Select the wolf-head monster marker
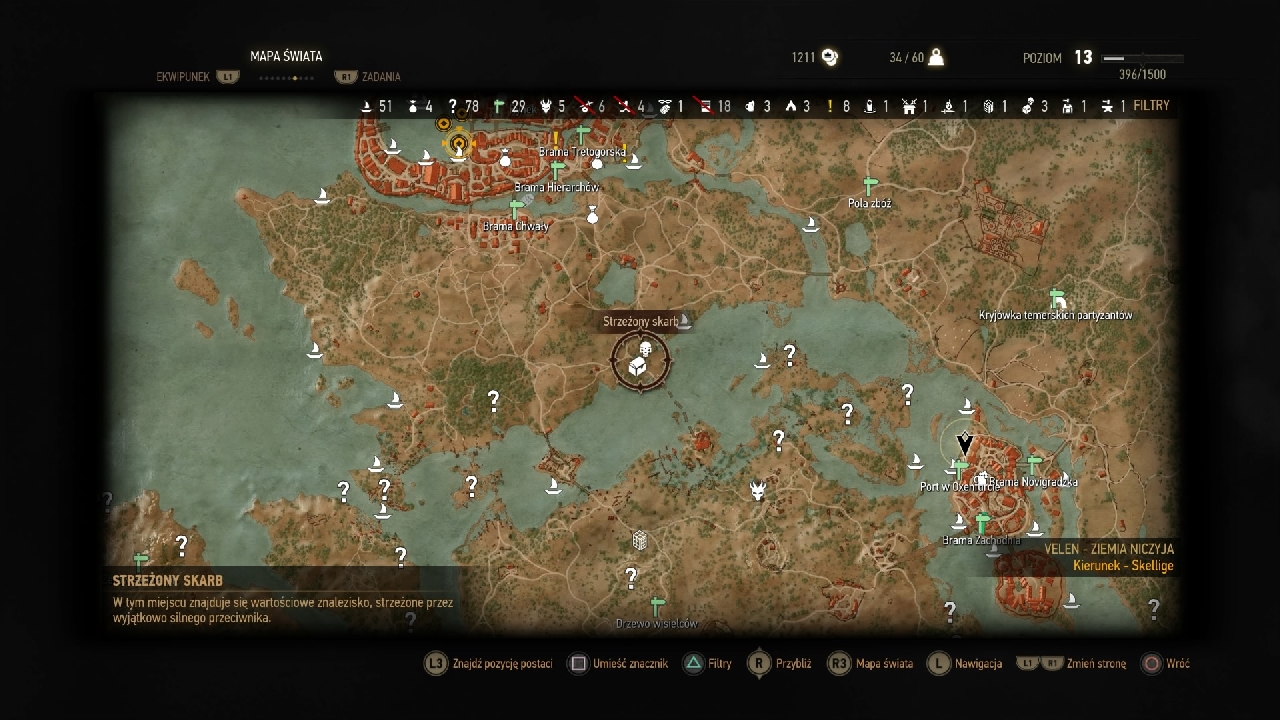The width and height of the screenshot is (1280, 720). (x=759, y=490)
